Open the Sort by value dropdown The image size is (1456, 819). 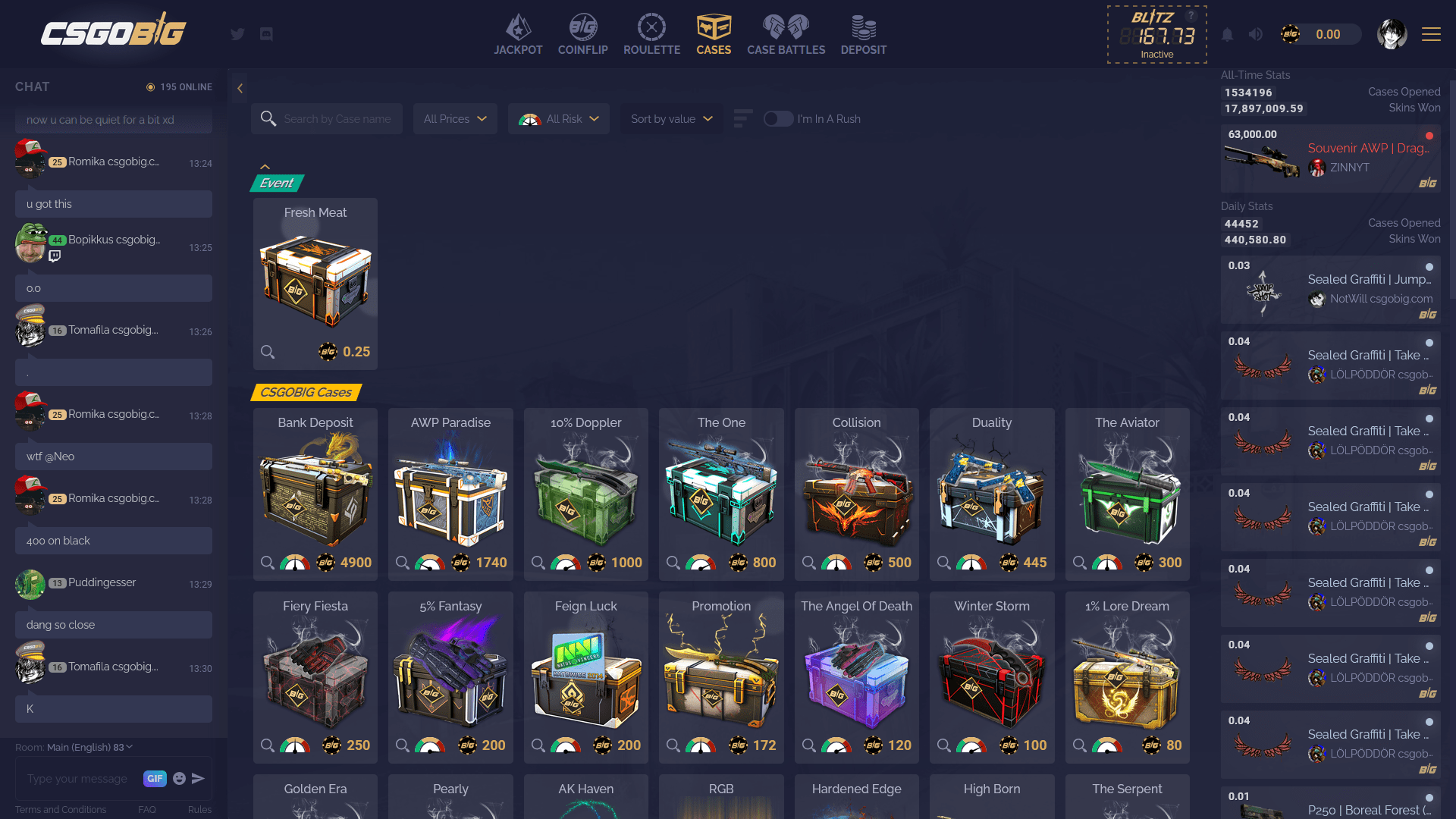click(x=670, y=118)
